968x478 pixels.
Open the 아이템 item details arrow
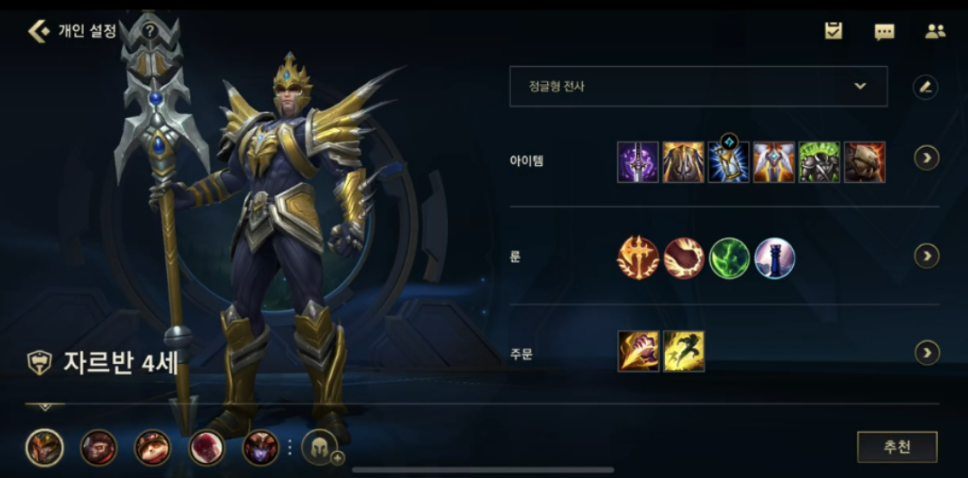click(927, 158)
